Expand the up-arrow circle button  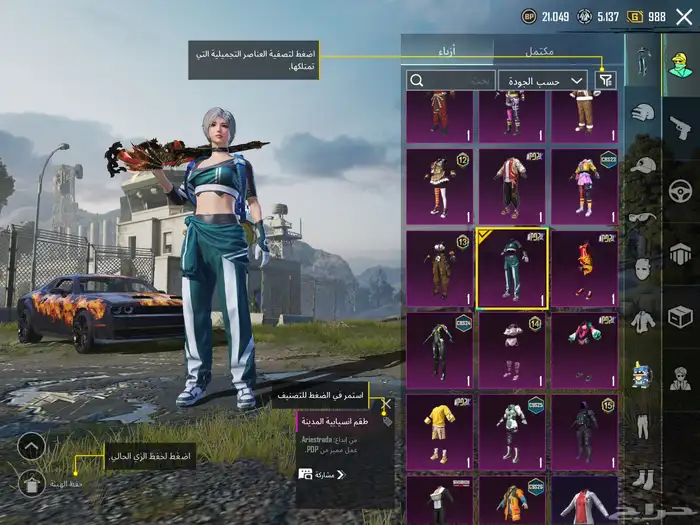32,445
